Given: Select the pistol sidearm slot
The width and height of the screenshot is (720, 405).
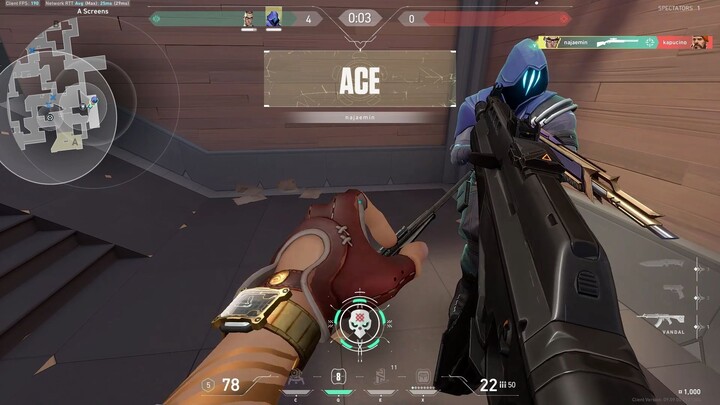Looking at the screenshot, I should pos(676,291).
